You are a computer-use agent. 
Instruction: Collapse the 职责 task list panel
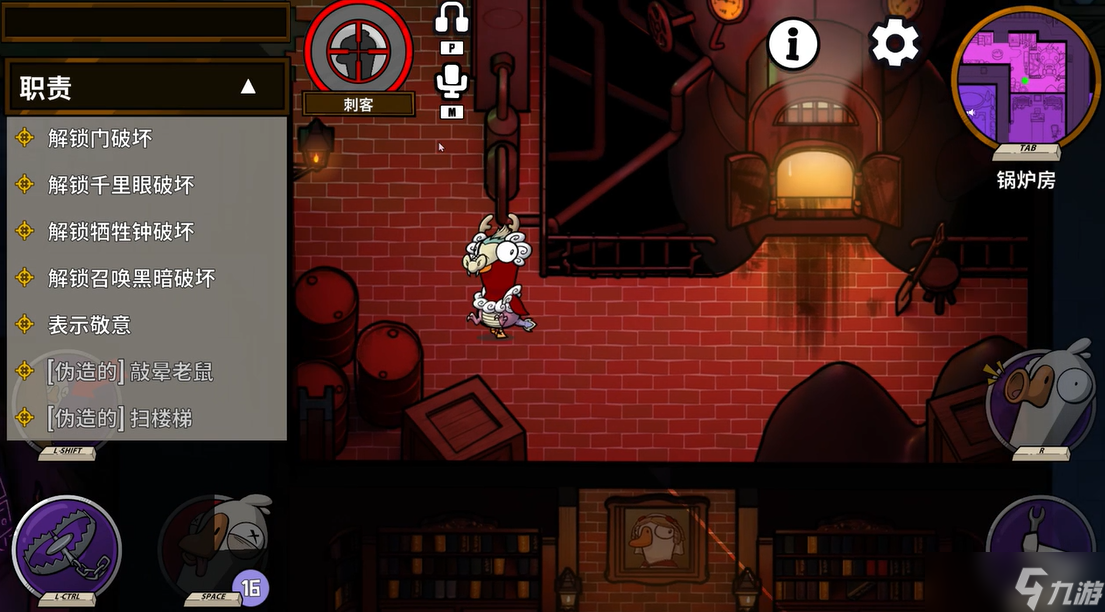[248, 87]
